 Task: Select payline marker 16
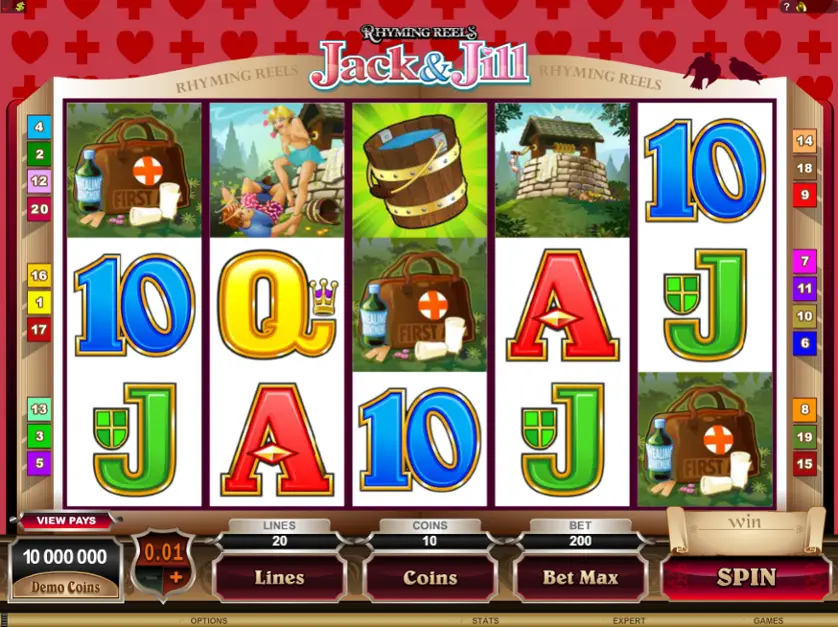click(x=39, y=275)
